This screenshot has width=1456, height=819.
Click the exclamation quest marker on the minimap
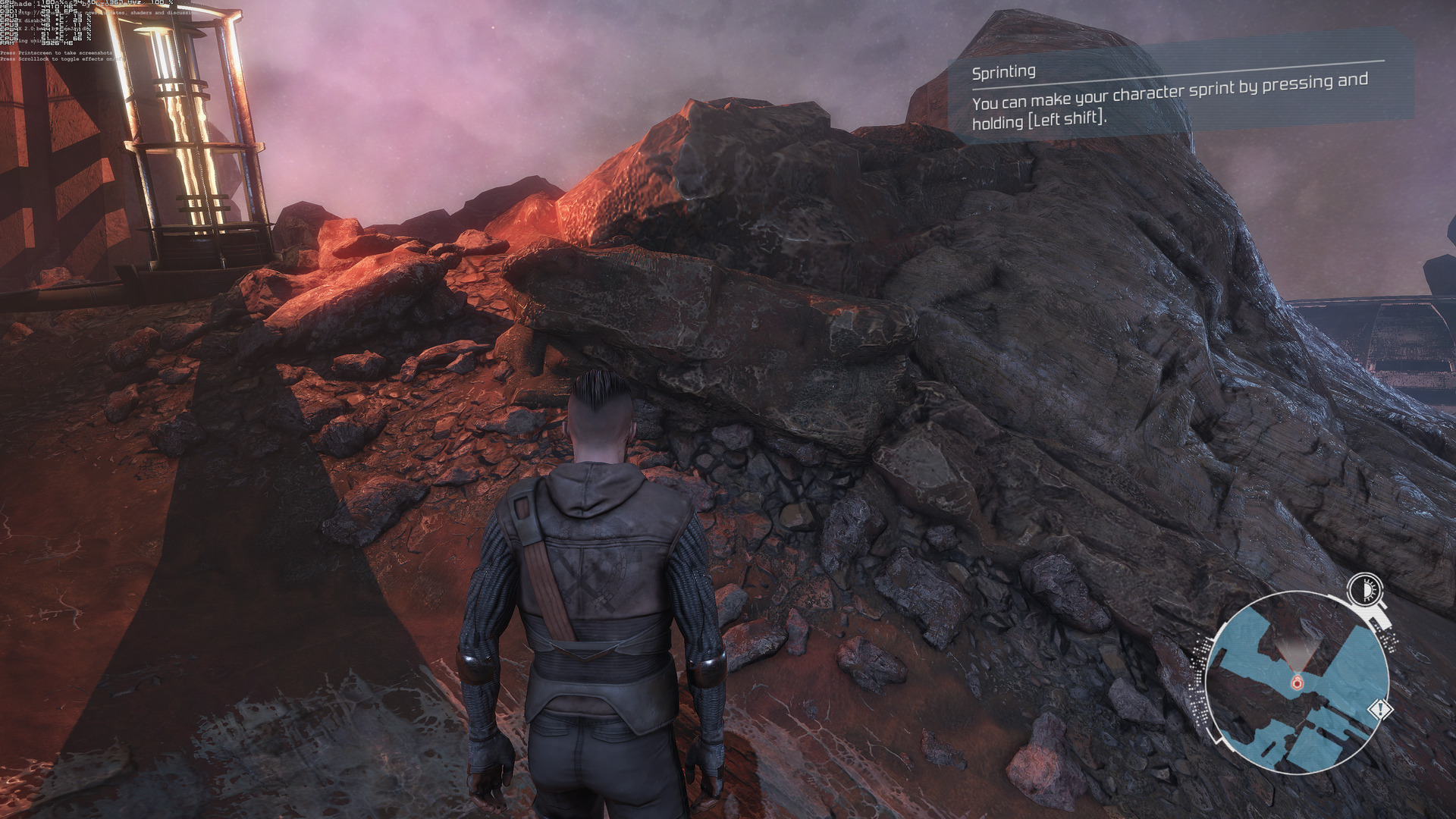pyautogui.click(x=1381, y=711)
